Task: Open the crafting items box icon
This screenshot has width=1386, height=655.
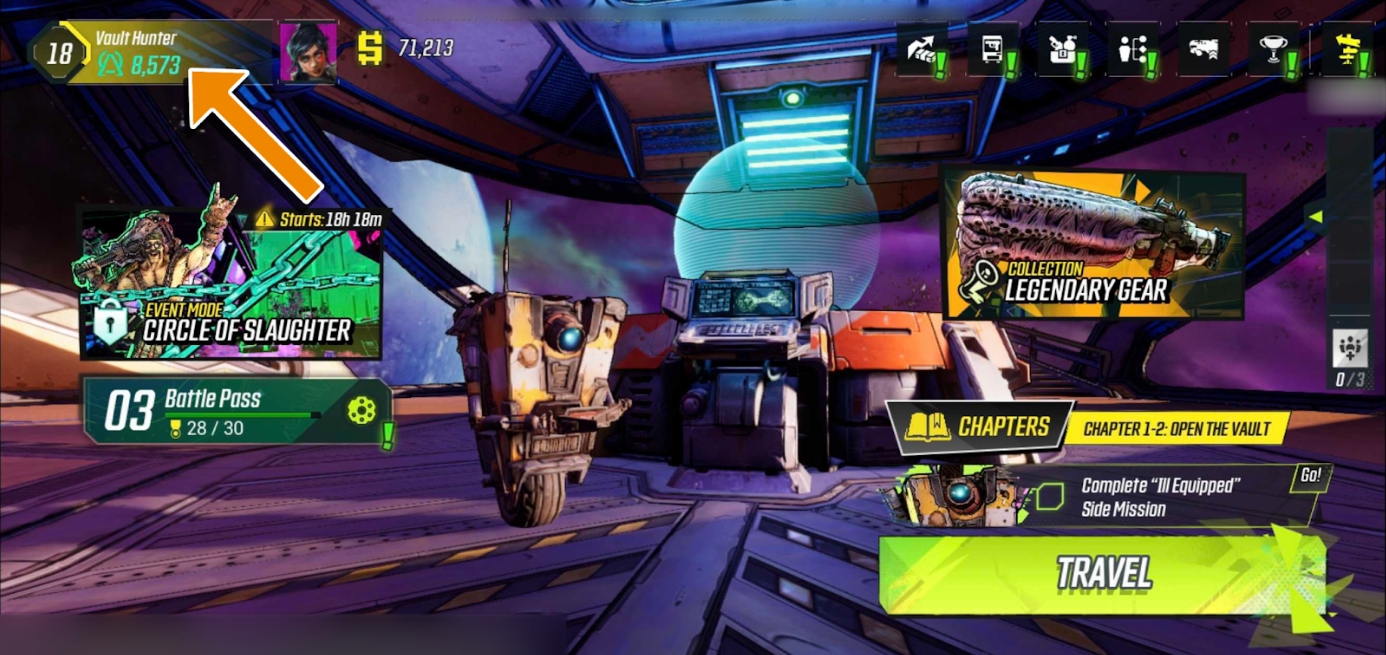Action: [1062, 50]
